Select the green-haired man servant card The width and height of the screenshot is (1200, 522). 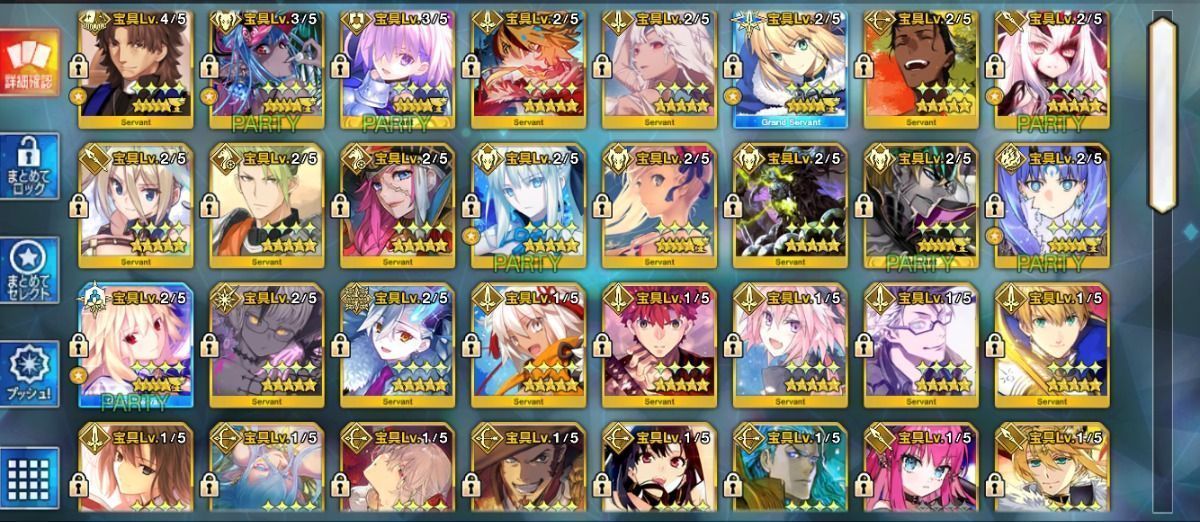tap(267, 206)
